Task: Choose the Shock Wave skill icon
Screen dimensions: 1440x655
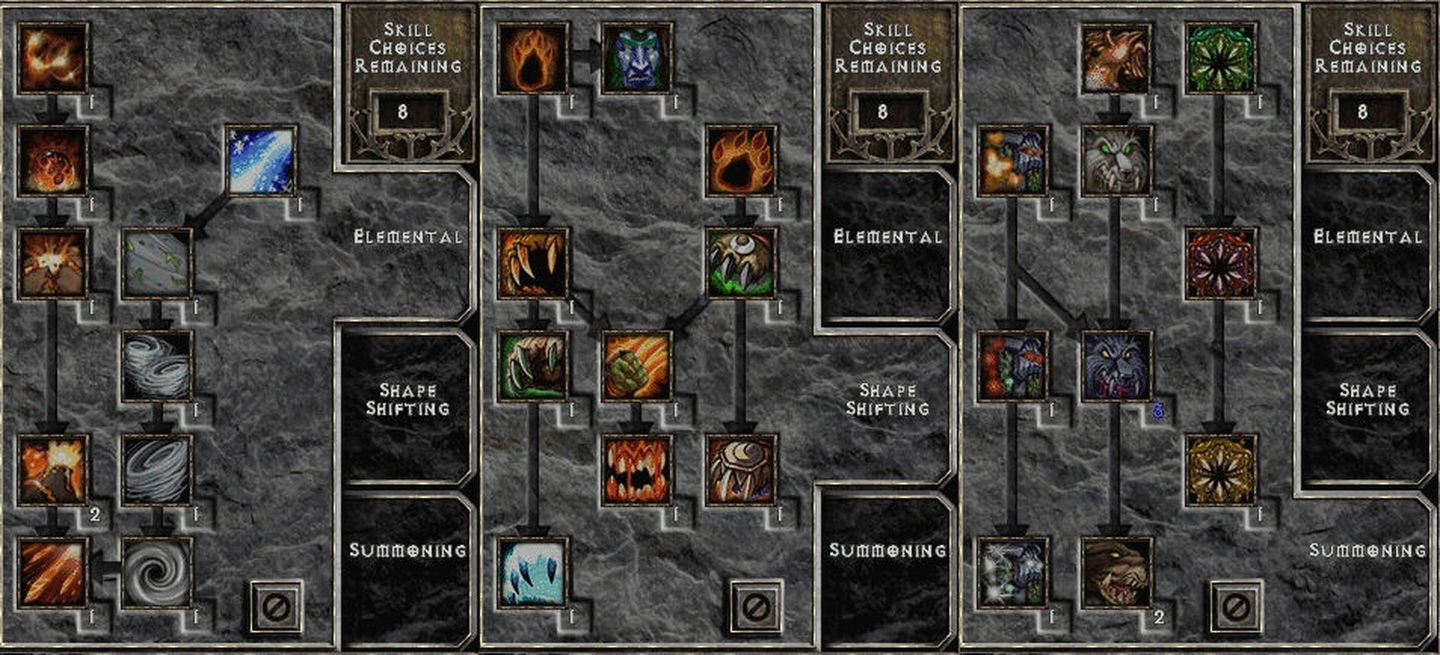Action: click(x=740, y=469)
